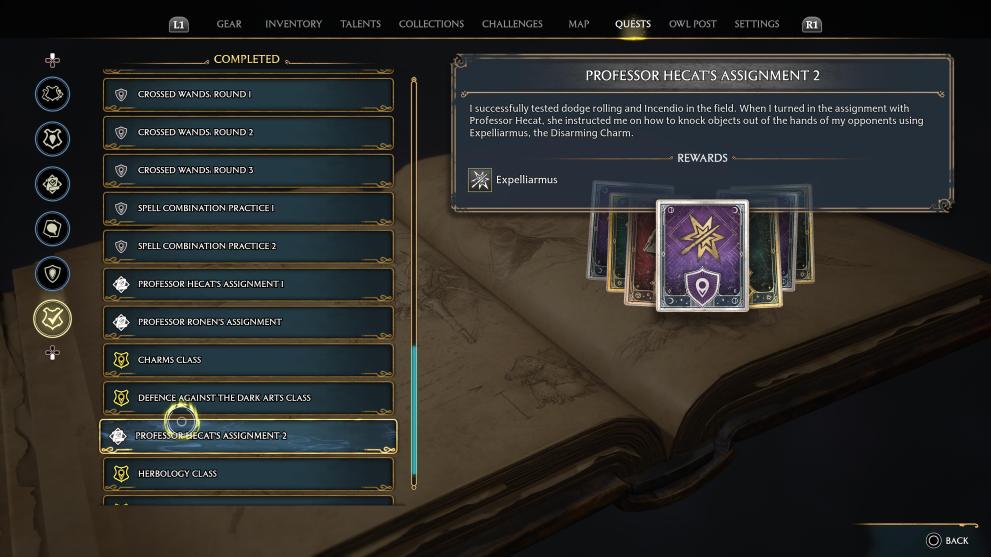Select the Herbology Class quest
Viewport: 991px width, 557px height.
[248, 474]
